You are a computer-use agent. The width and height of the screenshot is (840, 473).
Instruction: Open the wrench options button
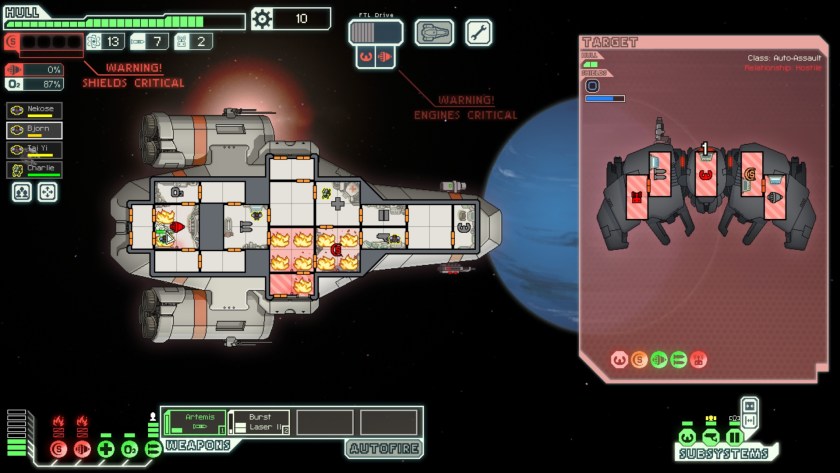(478, 32)
